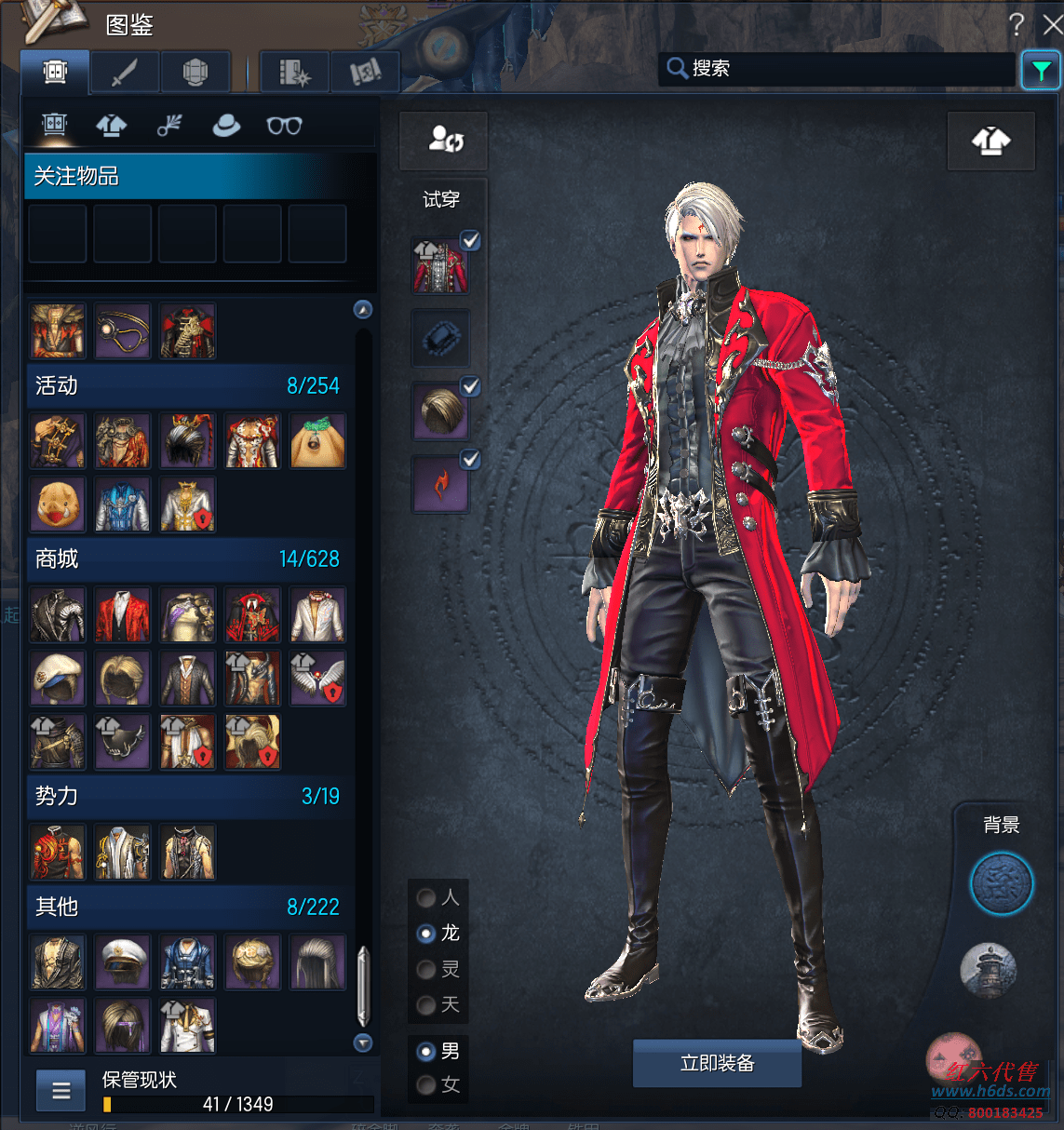Image resolution: width=1064 pixels, height=1130 pixels.
Task: Select the blue circular background
Action: (1002, 883)
